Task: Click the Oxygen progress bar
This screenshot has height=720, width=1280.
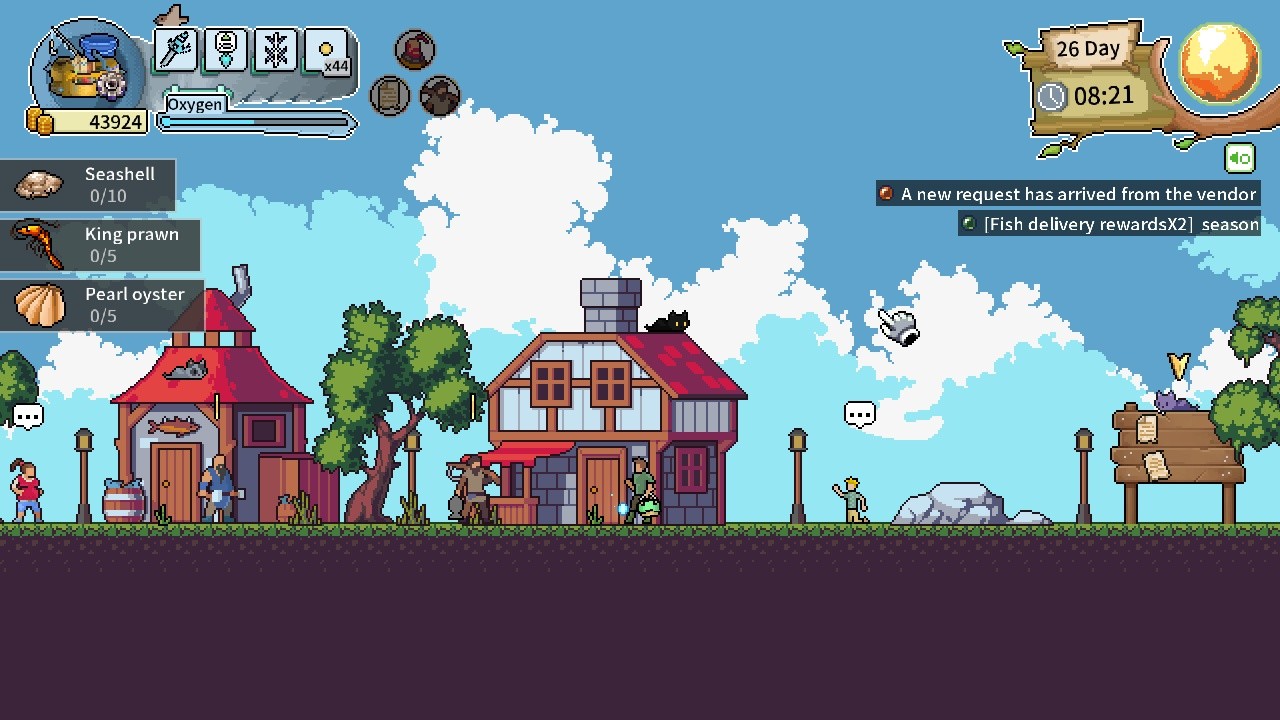Action: 255,122
